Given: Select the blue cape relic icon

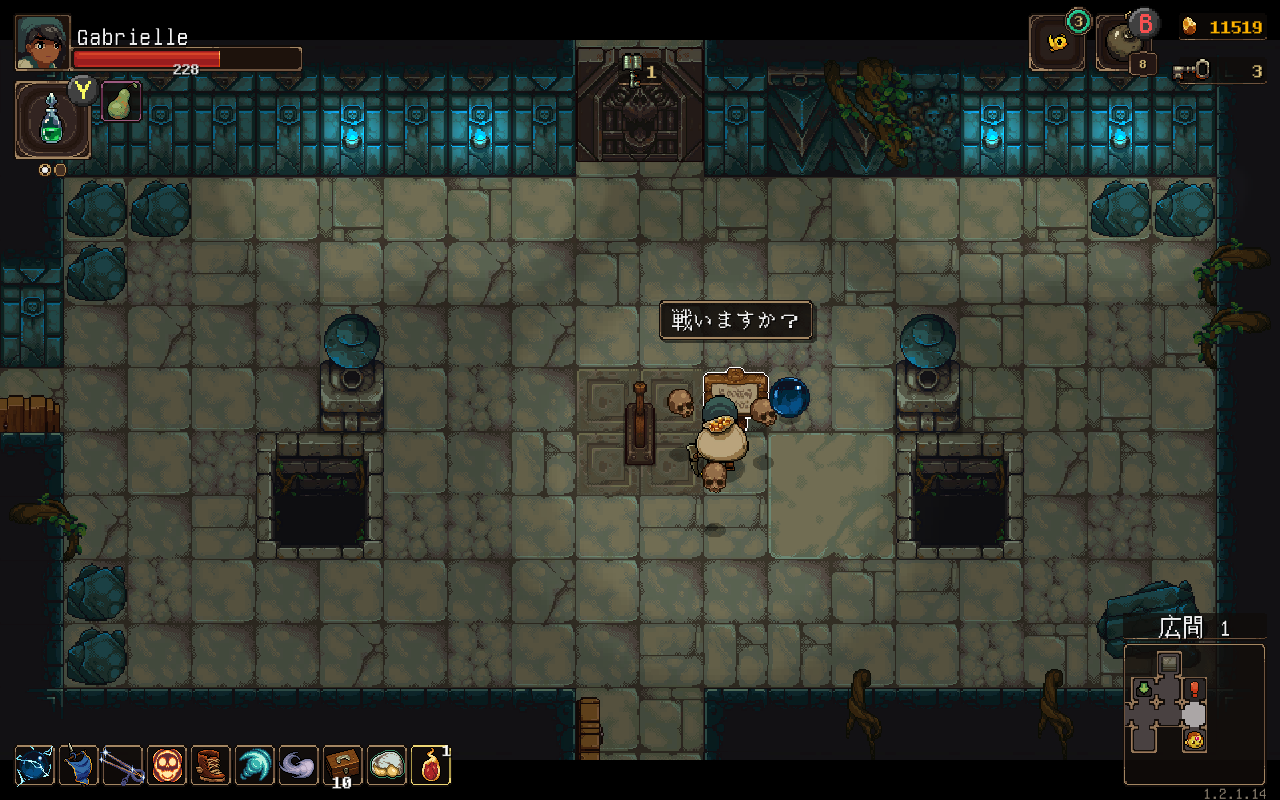Looking at the screenshot, I should point(79,766).
